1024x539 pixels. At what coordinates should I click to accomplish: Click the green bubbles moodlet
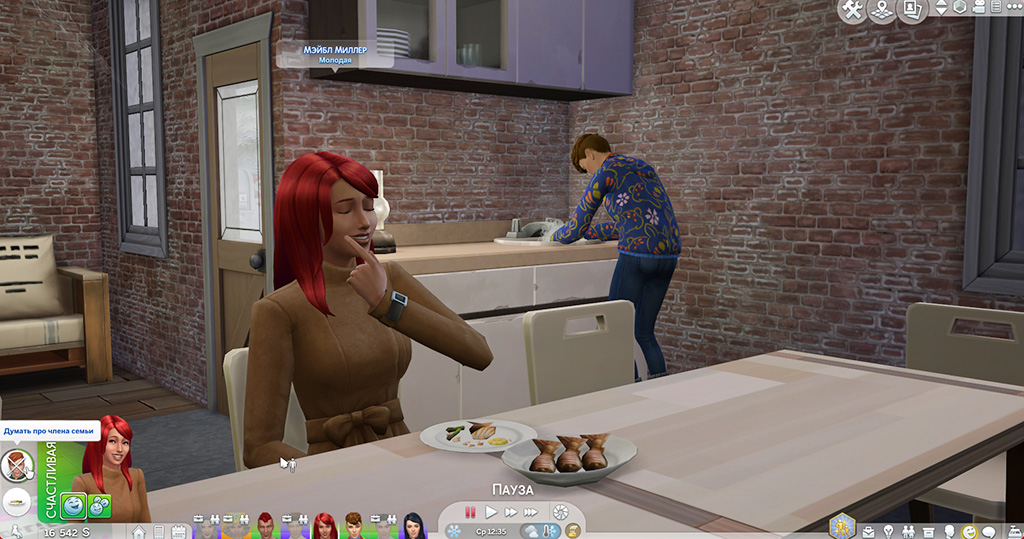click(99, 506)
